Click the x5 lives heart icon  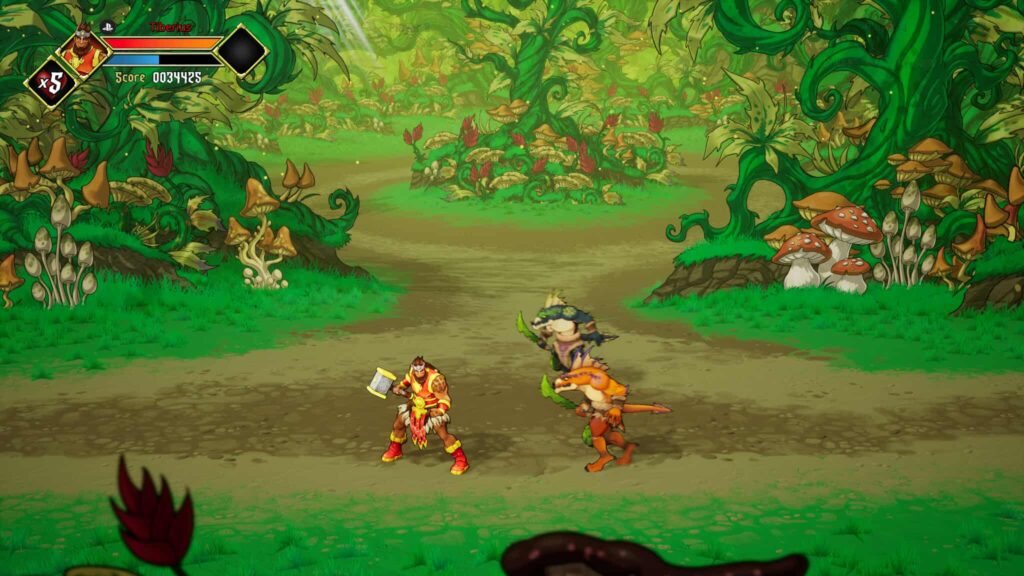50,82
